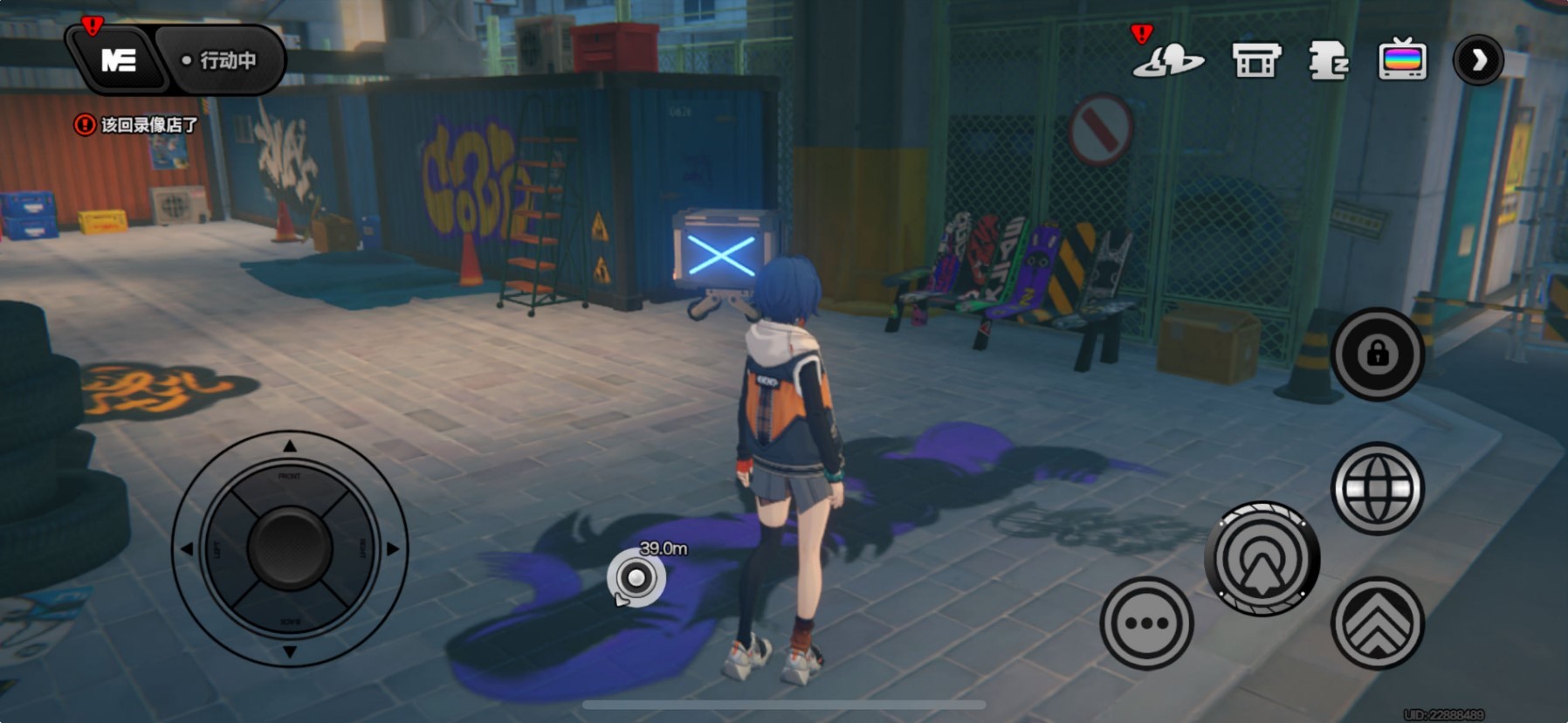Expand the arrow button at top right
Image resolution: width=1568 pixels, height=723 pixels.
click(x=1478, y=60)
